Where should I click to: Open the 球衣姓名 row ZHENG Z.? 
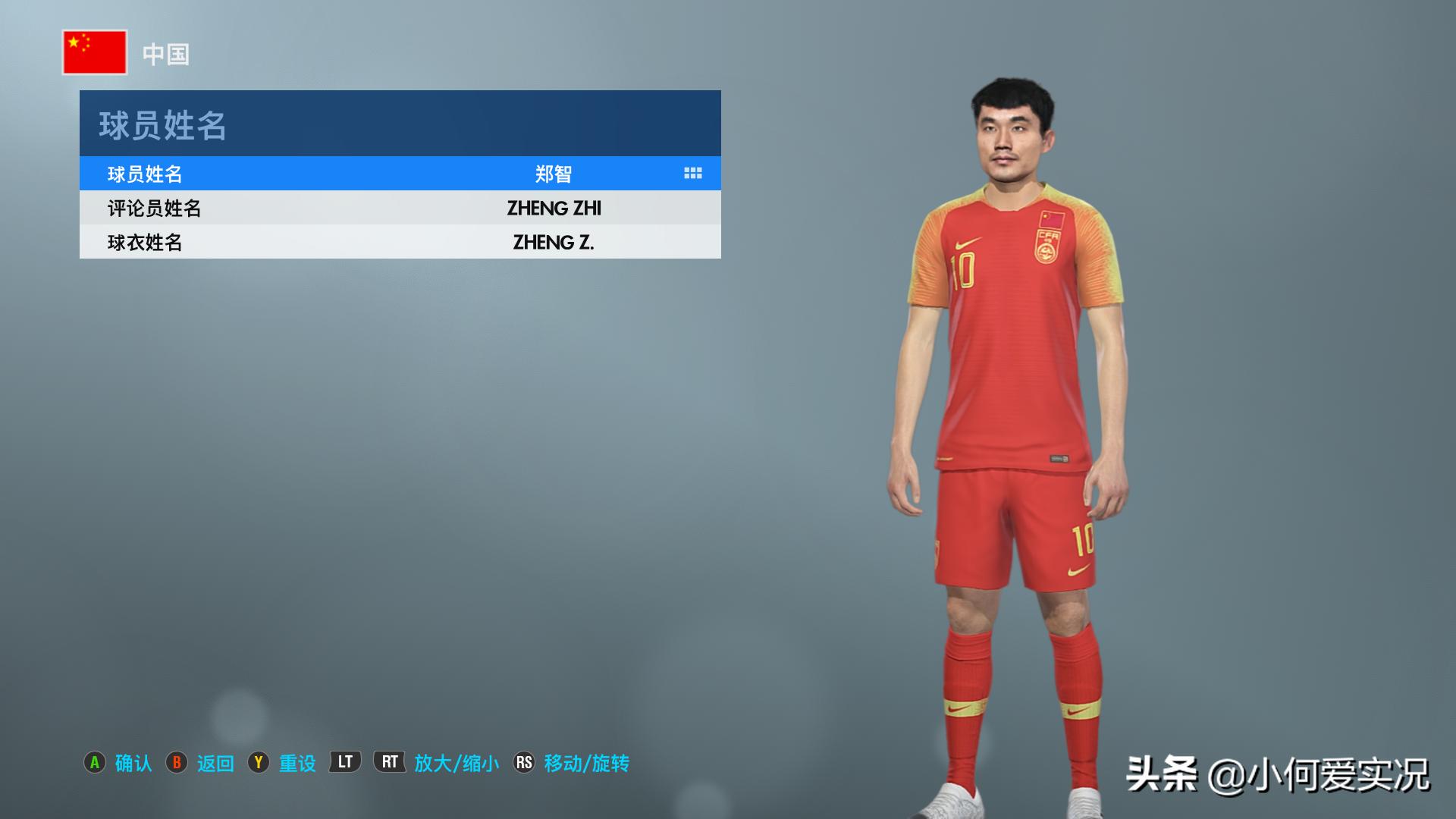(400, 242)
